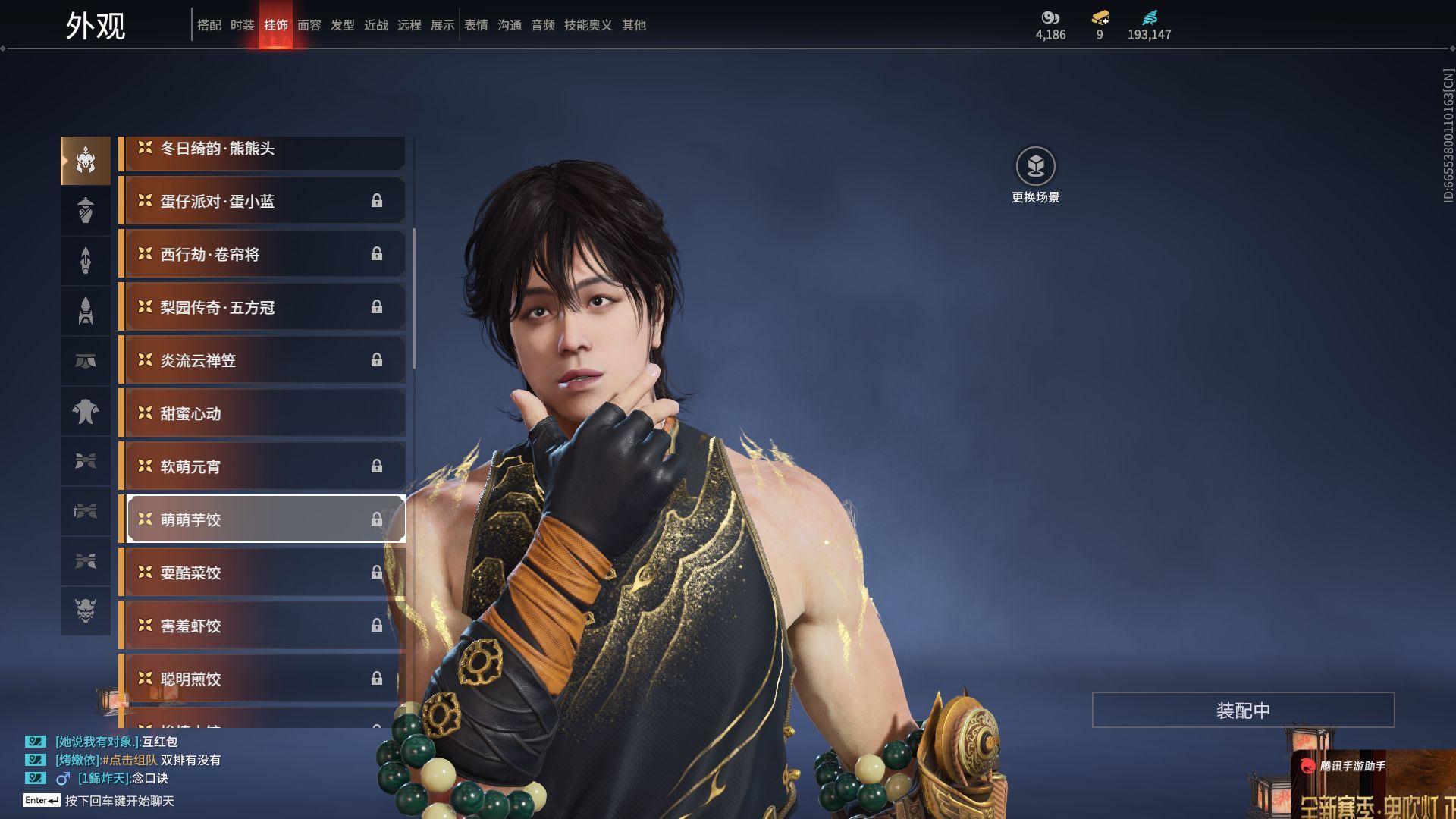The image size is (1456, 819).
Task: Select the 面容 tab
Action: pyautogui.click(x=309, y=25)
